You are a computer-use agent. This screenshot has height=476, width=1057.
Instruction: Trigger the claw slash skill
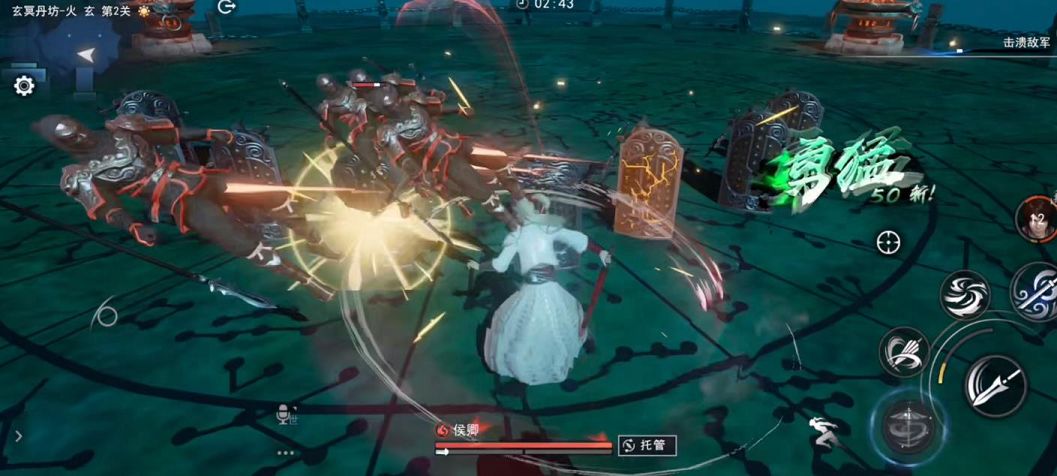coord(904,352)
